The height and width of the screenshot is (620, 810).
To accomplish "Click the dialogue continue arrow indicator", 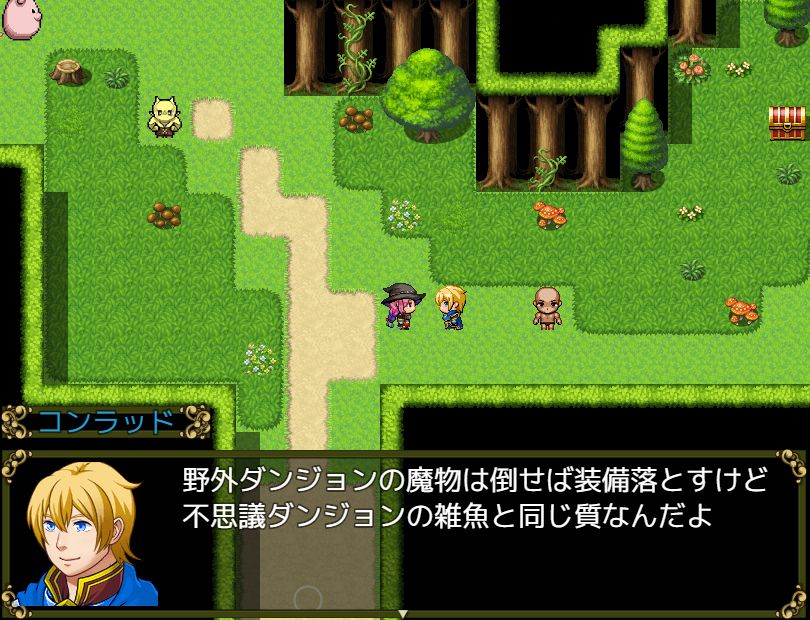I will tap(403, 612).
